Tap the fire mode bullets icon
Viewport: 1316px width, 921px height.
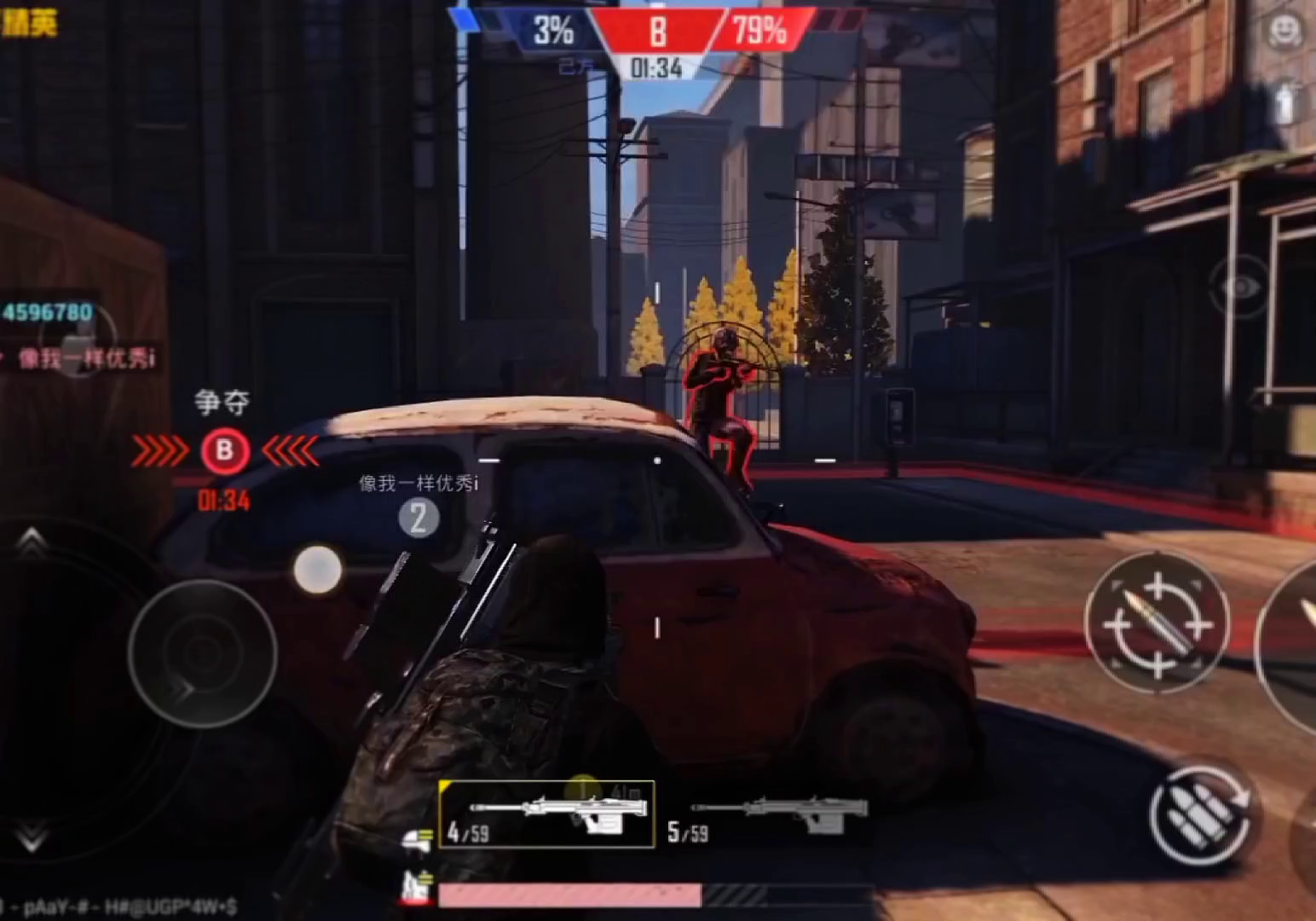tap(418, 839)
